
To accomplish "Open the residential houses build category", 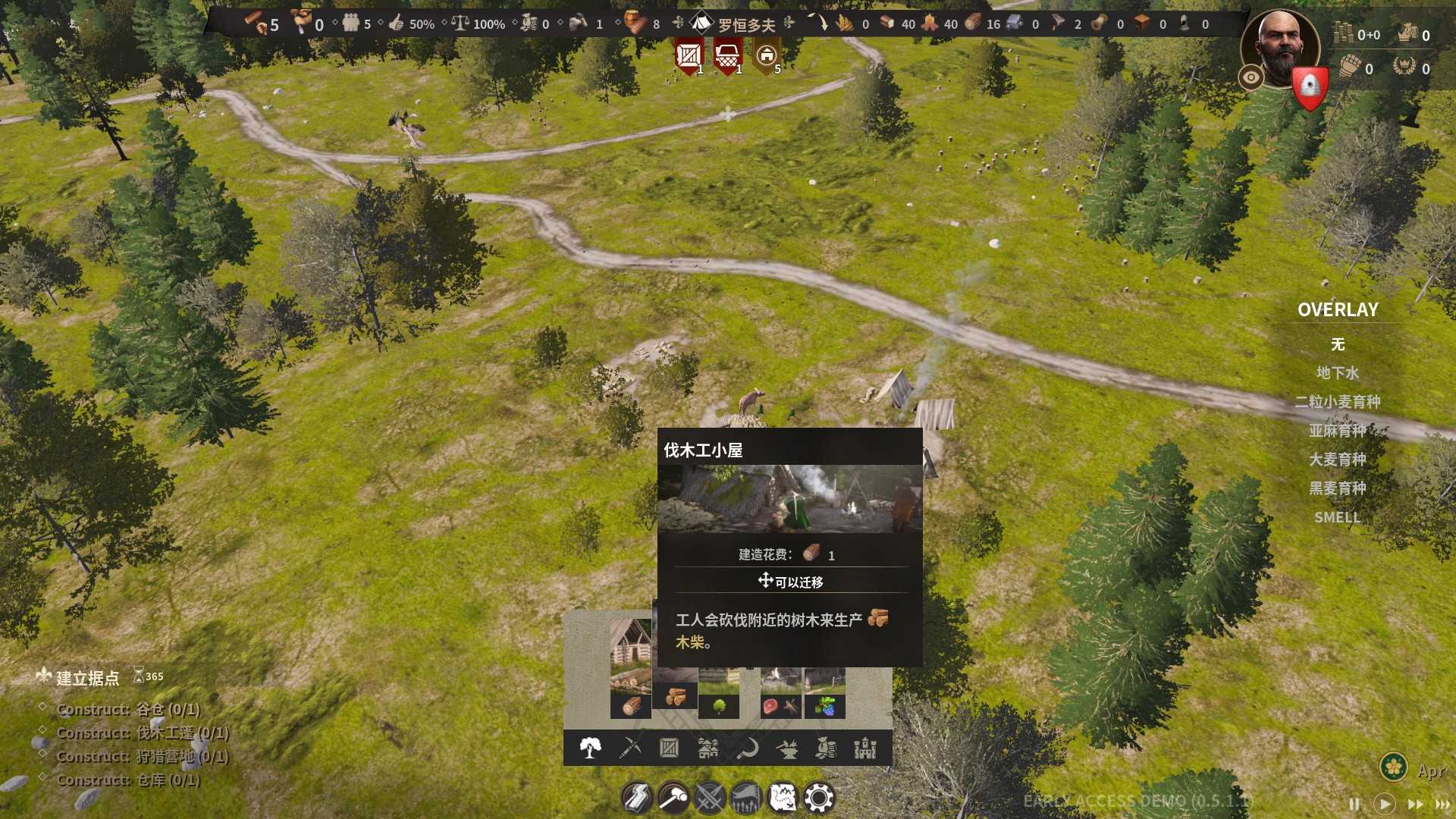I will (x=708, y=748).
